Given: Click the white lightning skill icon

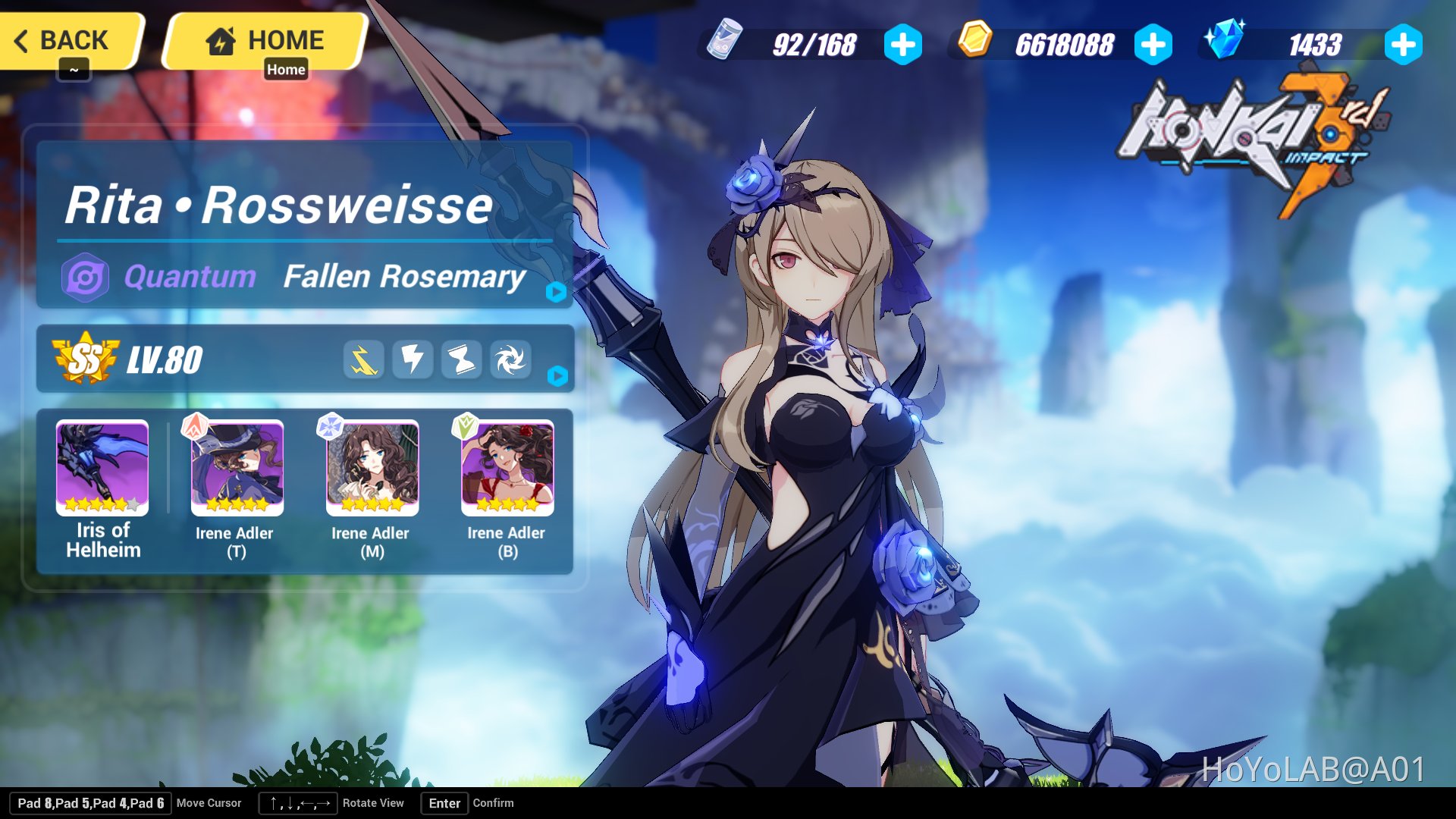Looking at the screenshot, I should [x=413, y=359].
